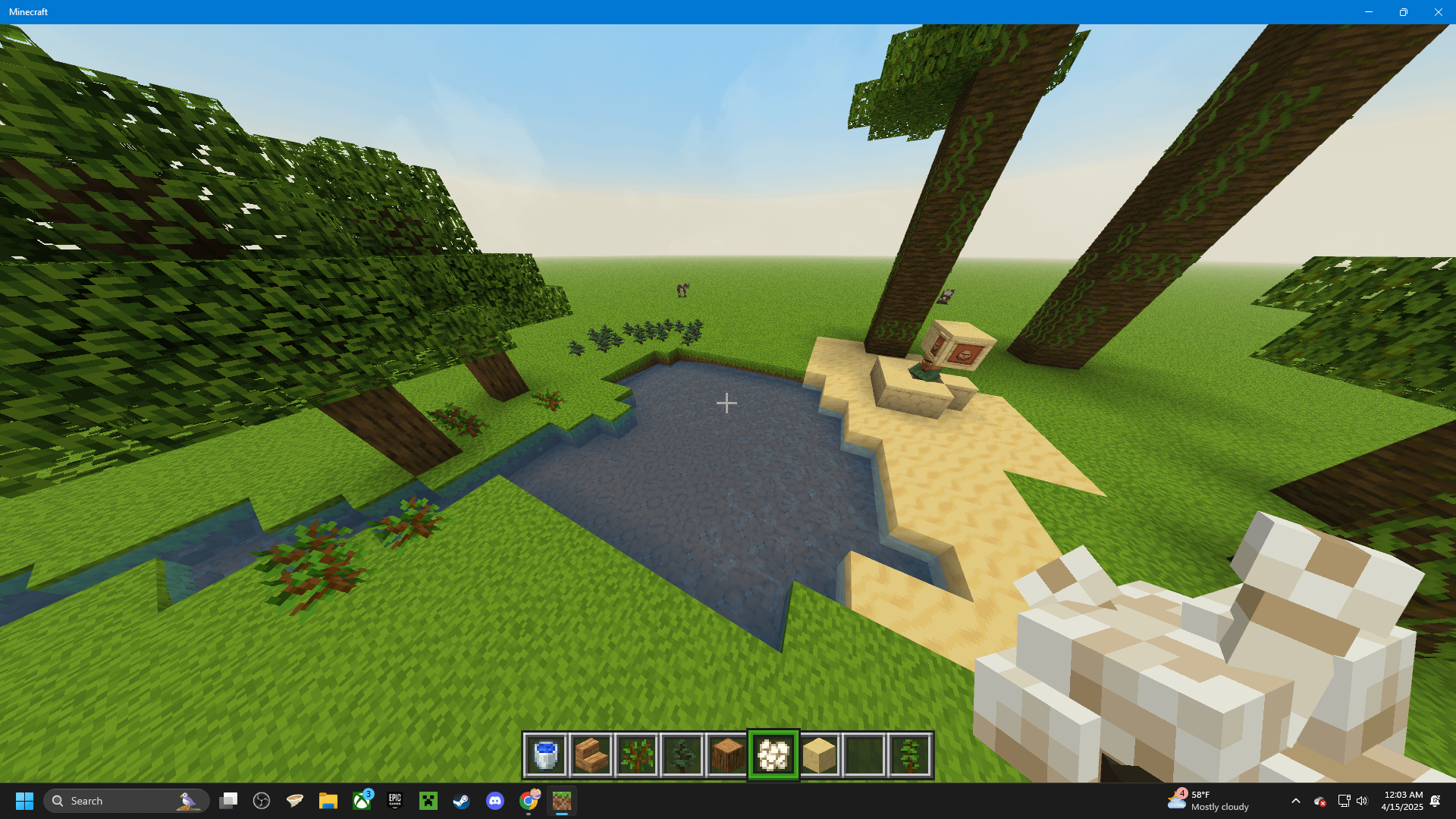Select the oak stairs in the hotbar
The height and width of the screenshot is (819, 1456).
[591, 754]
